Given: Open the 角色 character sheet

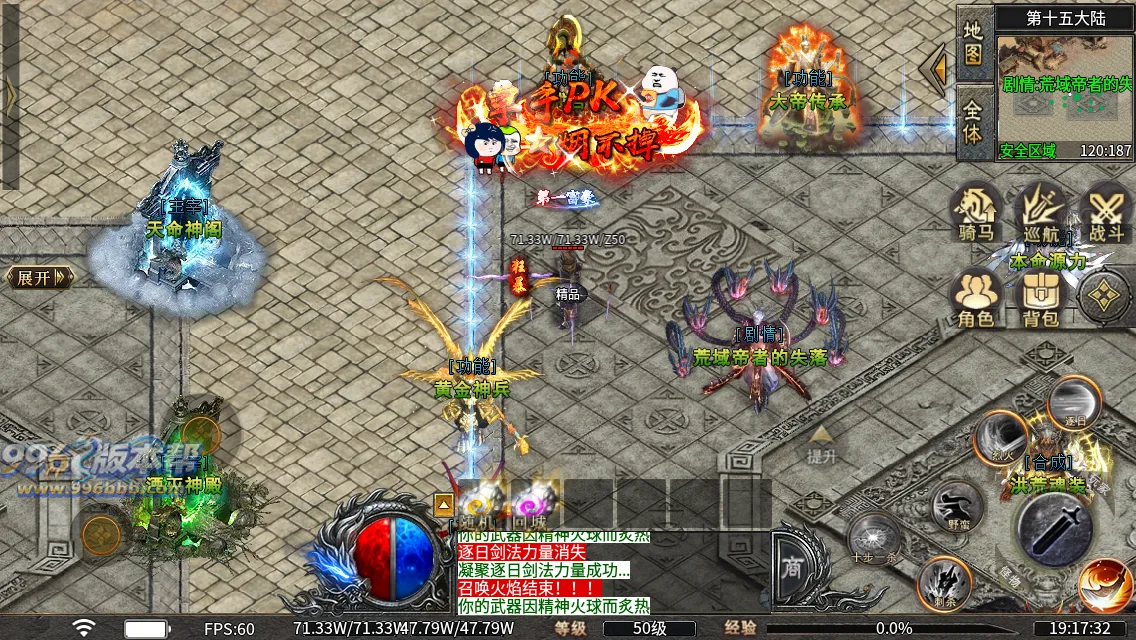Looking at the screenshot, I should (976, 297).
